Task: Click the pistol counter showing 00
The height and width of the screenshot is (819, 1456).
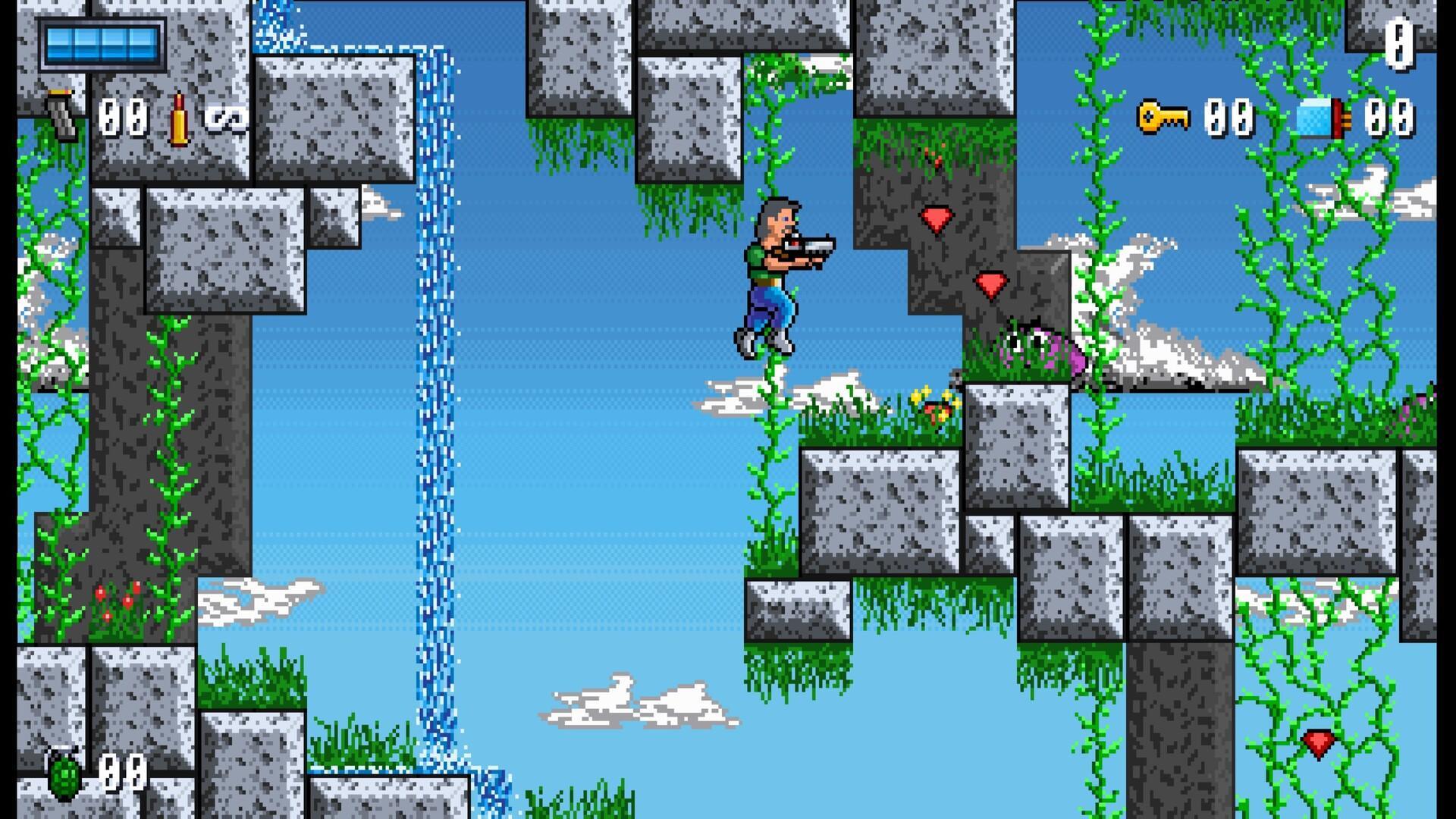Action: click(123, 115)
